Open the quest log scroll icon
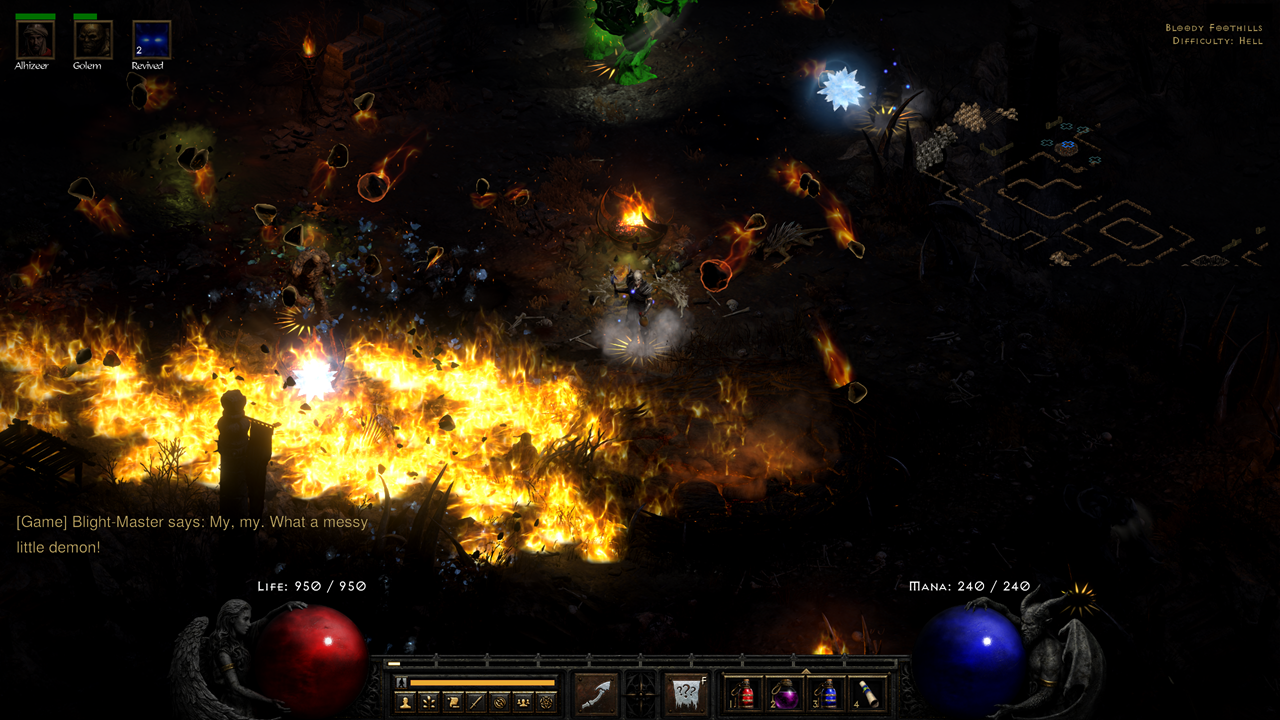Image resolution: width=1280 pixels, height=720 pixels. coord(453,702)
